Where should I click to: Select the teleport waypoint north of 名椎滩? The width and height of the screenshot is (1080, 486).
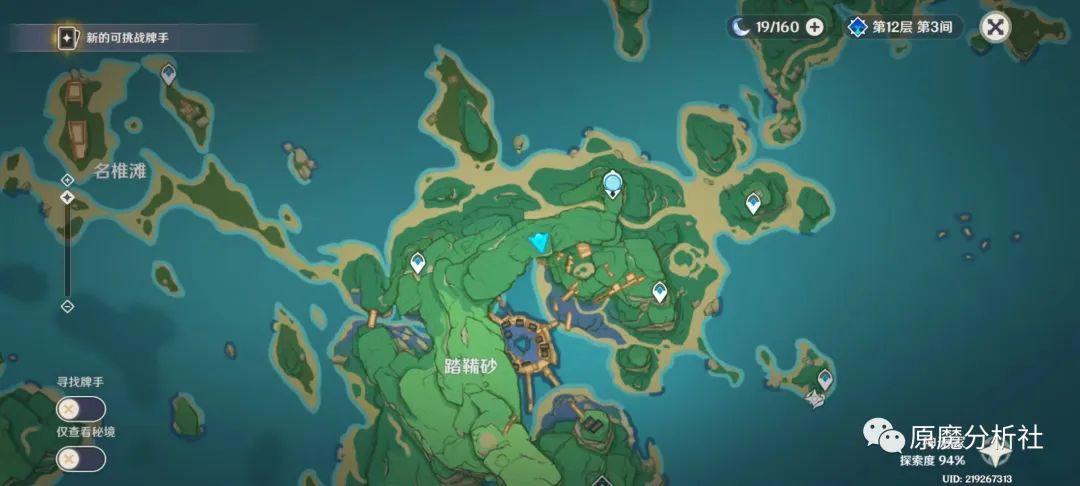[x=169, y=74]
